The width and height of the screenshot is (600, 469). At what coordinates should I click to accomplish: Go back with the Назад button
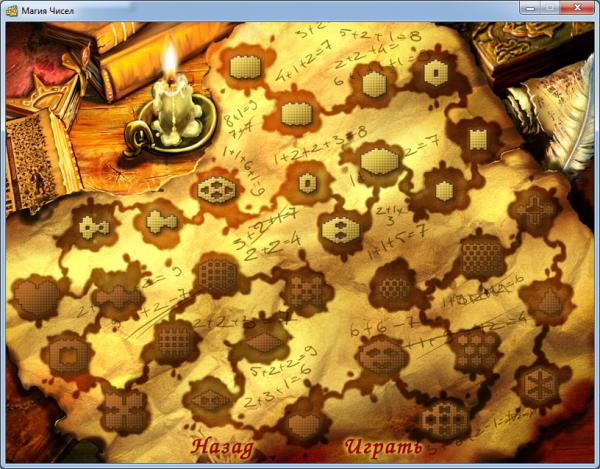[223, 445]
